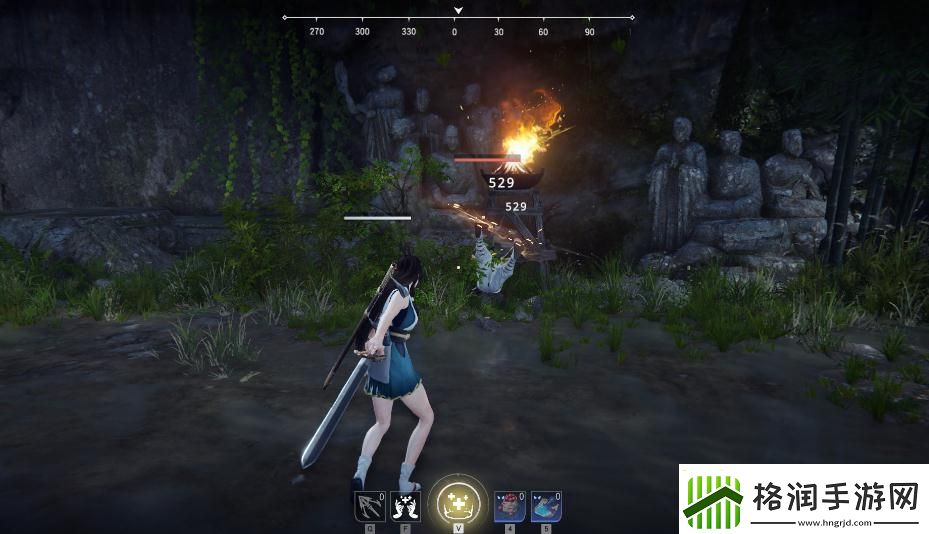Image resolution: width=929 pixels, height=534 pixels.
Task: Select the red item in the hotbar
Action: click(508, 507)
